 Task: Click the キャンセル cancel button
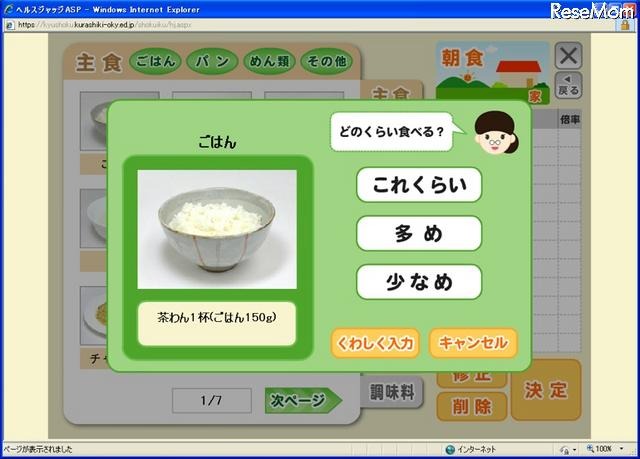(473, 343)
